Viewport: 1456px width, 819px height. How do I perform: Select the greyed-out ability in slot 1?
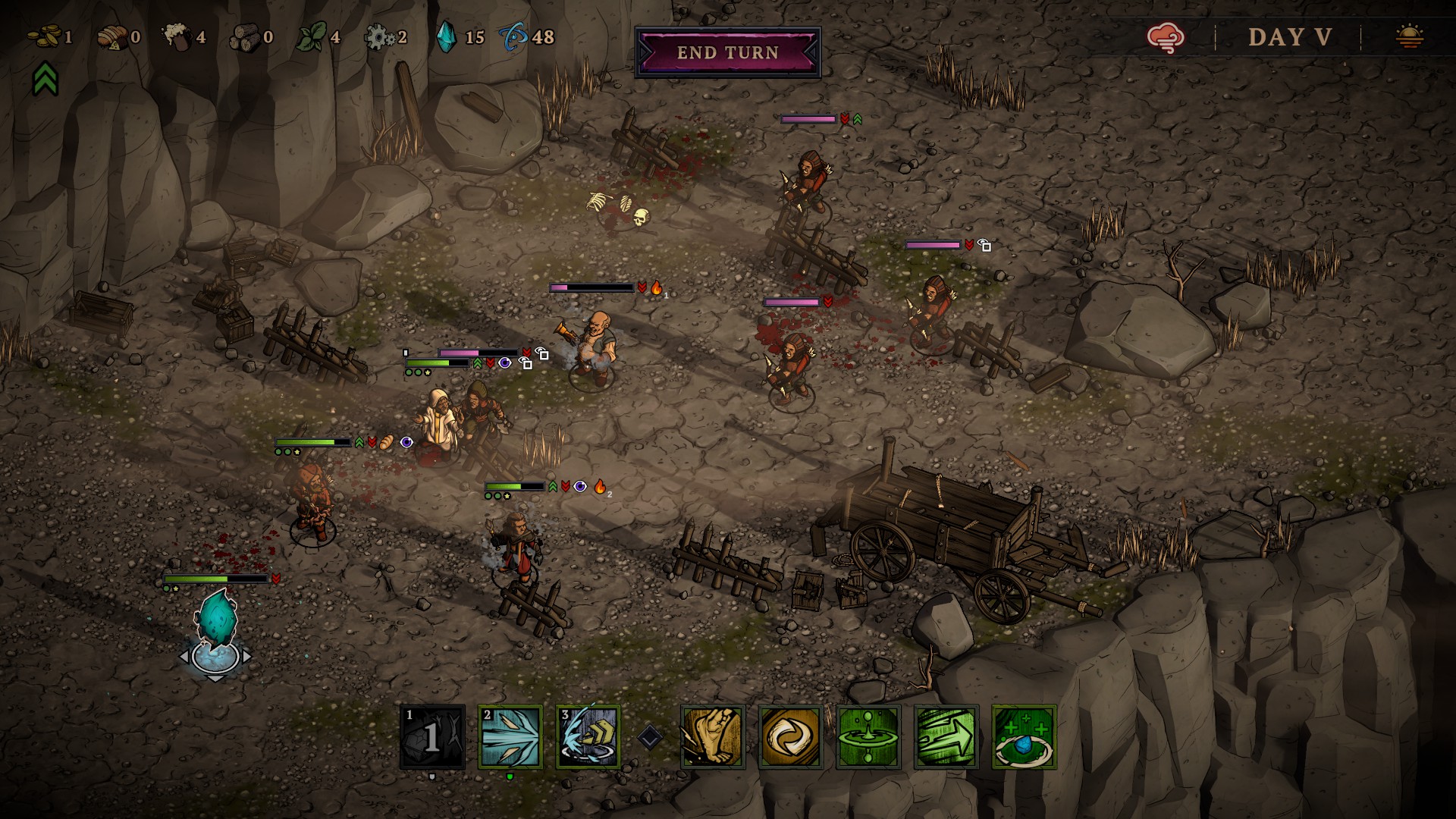coord(432,737)
